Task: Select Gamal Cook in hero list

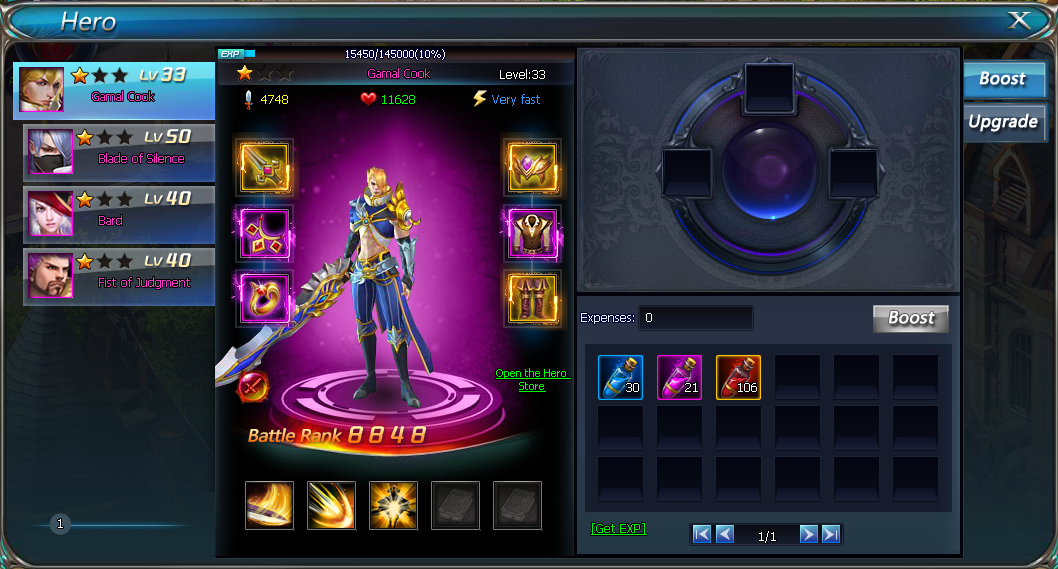Action: (x=115, y=89)
